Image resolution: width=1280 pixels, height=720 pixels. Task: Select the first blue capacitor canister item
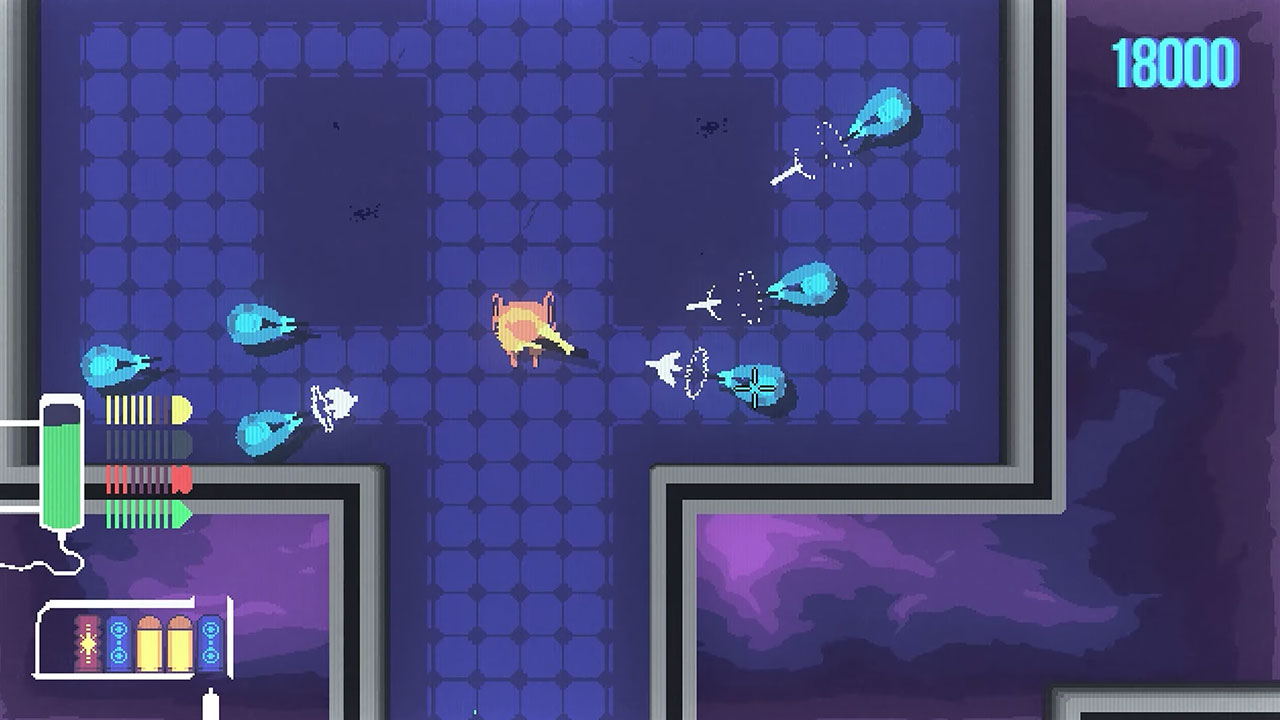pyautogui.click(x=118, y=642)
